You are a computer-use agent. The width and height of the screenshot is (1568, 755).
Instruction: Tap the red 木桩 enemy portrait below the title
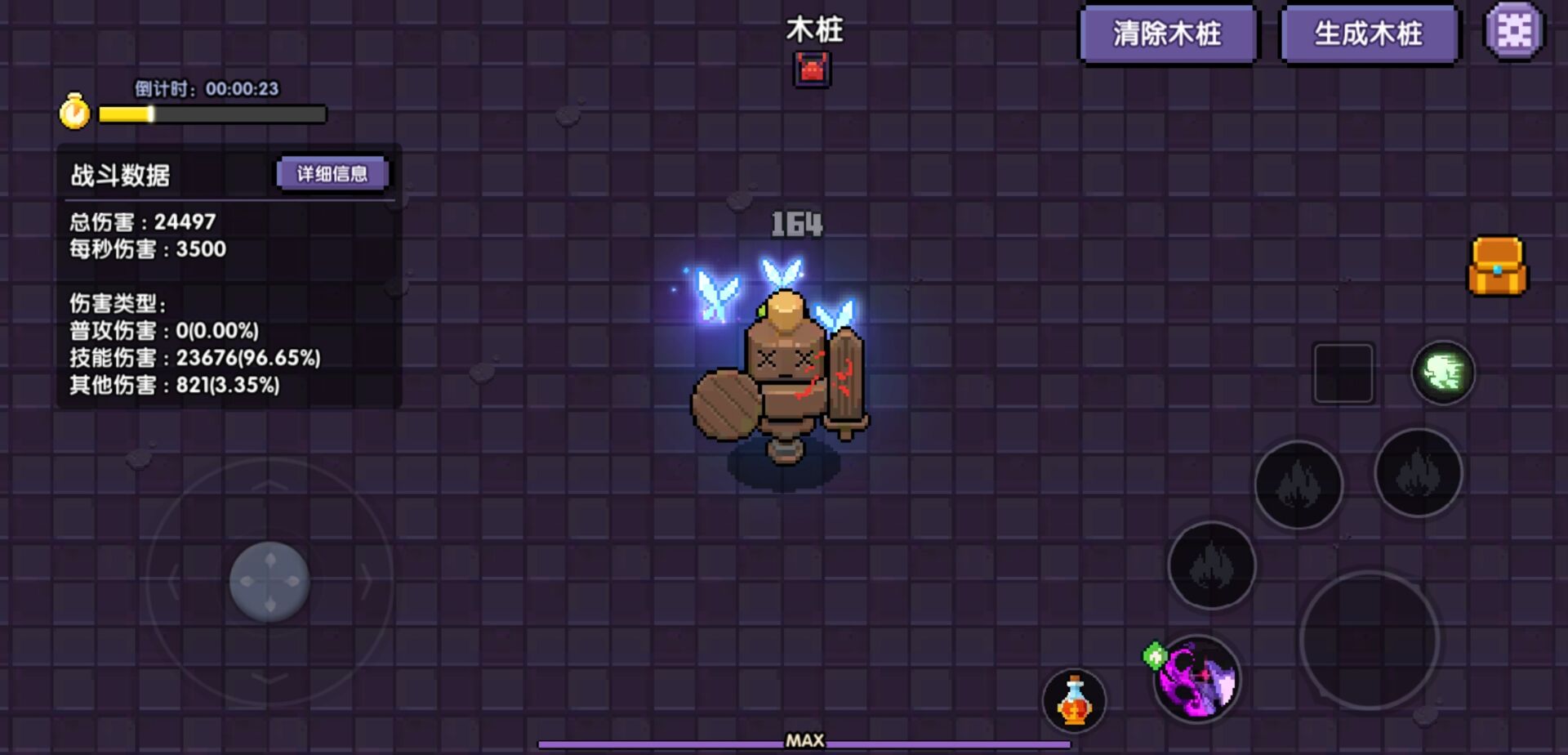[813, 68]
